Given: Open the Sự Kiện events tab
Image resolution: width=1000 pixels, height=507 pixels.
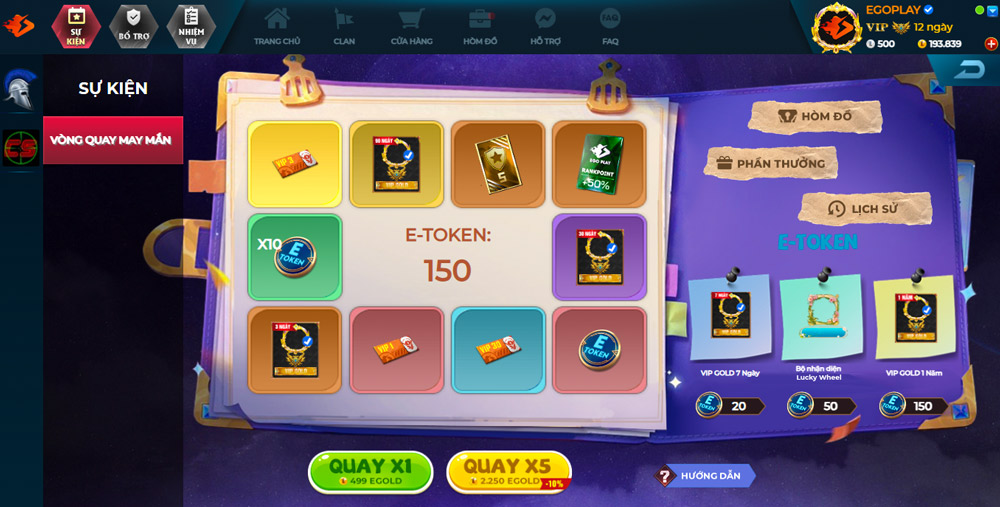Looking at the screenshot, I should [76, 25].
